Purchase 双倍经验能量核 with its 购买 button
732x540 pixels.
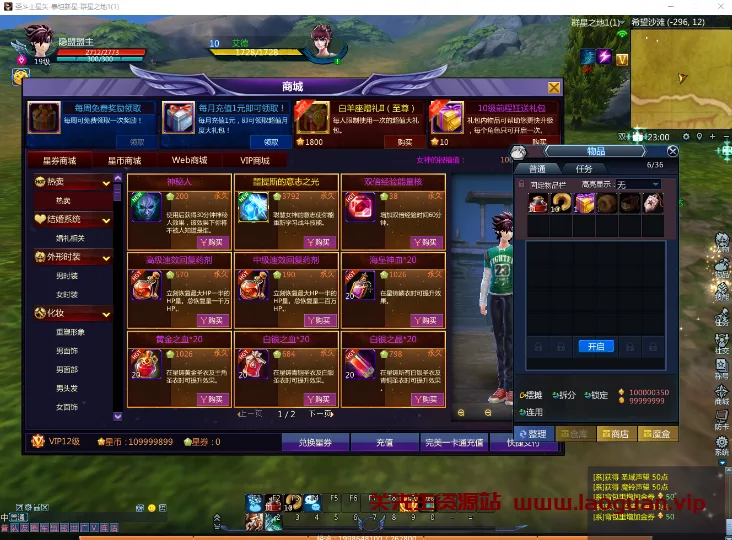pos(426,242)
